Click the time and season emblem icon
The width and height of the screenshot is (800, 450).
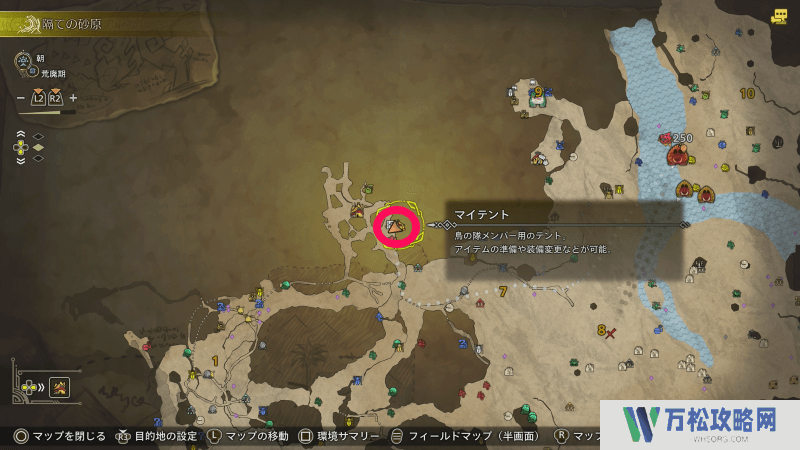[x=22, y=62]
